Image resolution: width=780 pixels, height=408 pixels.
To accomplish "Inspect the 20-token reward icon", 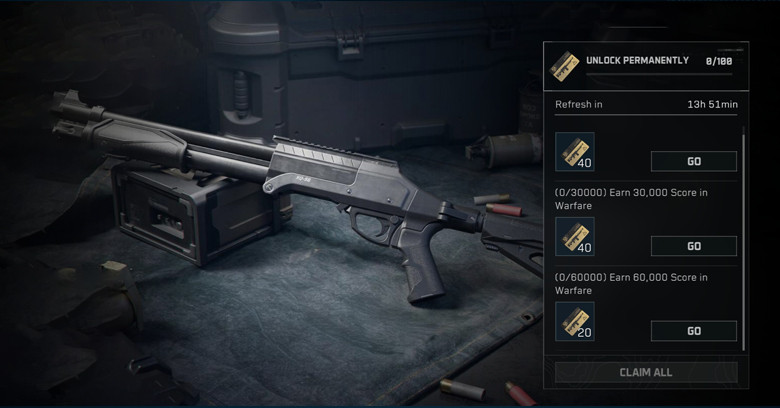I will [575, 322].
